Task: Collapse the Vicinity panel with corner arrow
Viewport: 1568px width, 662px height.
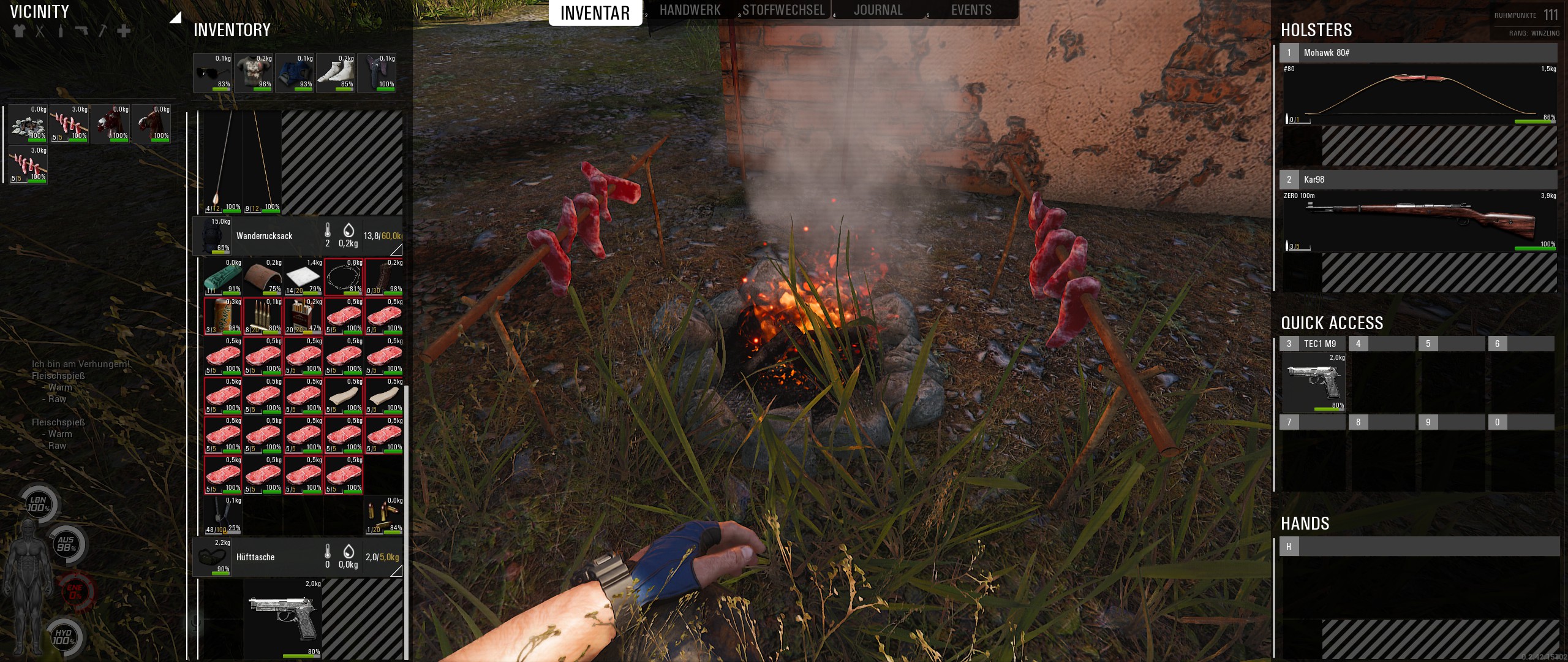Action: (x=176, y=17)
